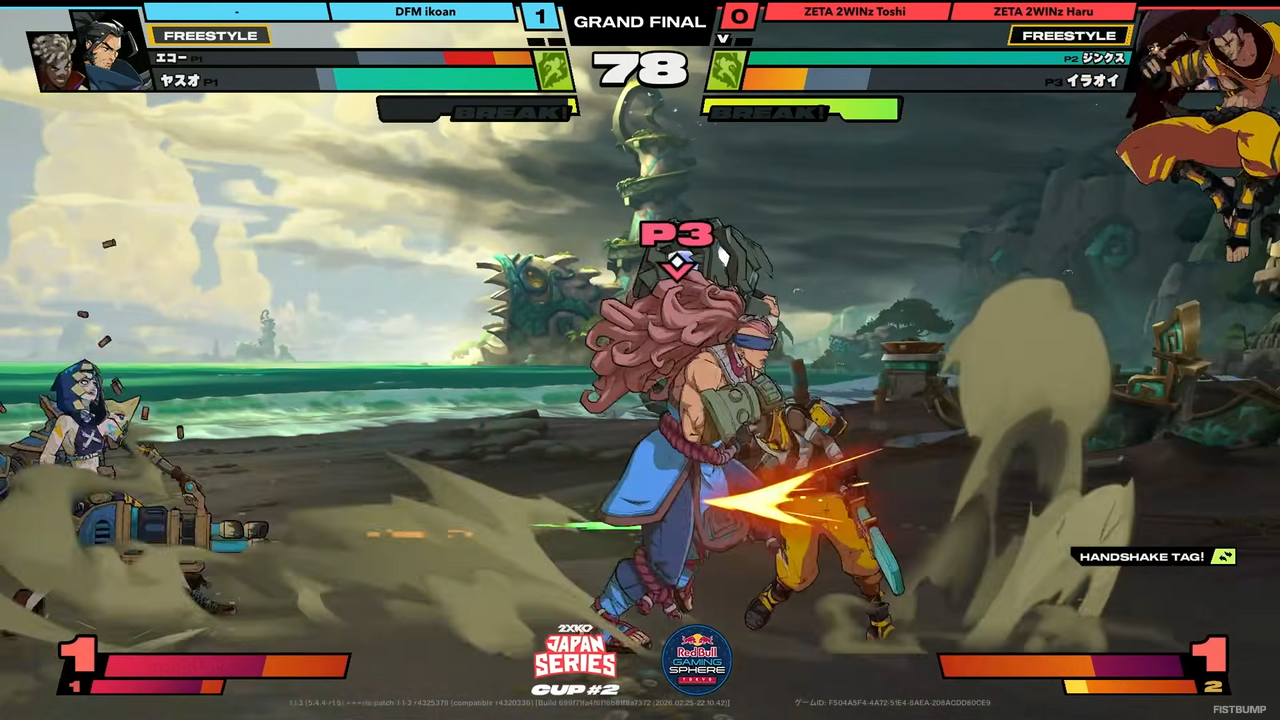Click the left score counter showing 1

point(540,17)
